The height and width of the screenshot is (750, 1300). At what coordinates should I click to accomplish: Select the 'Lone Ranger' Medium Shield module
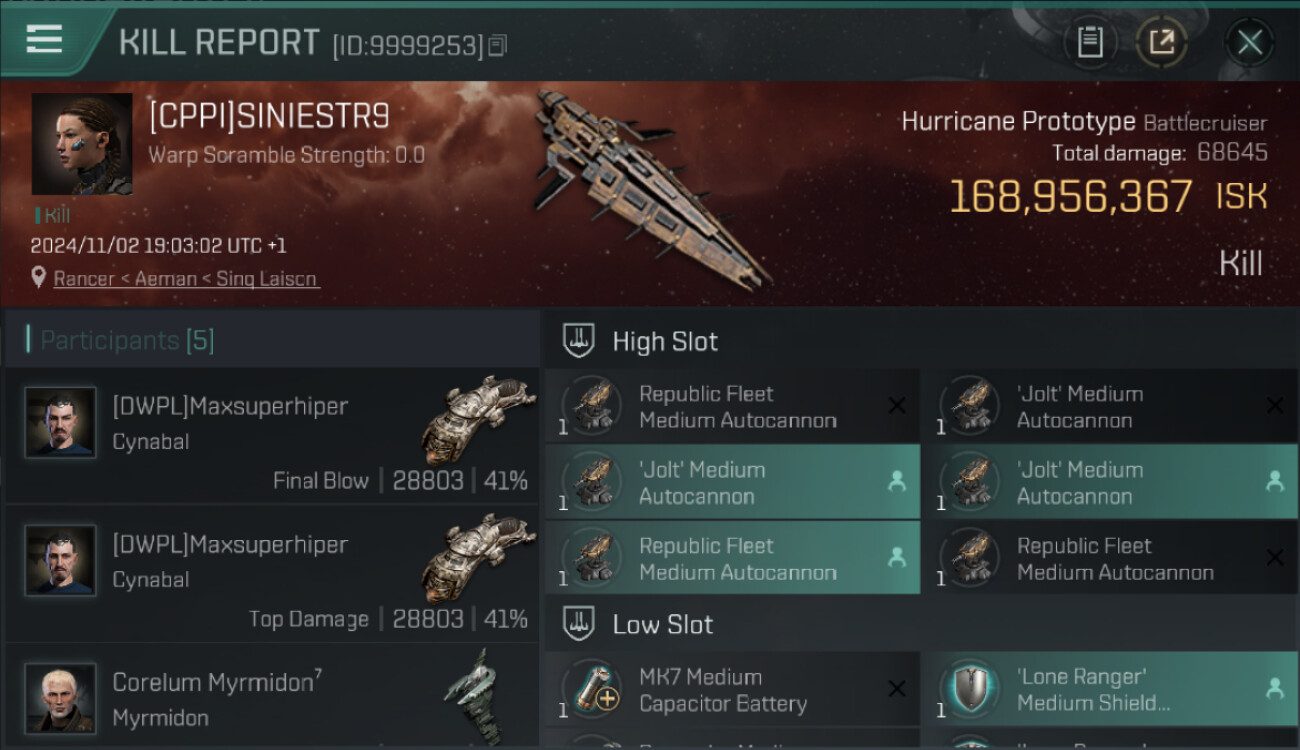pyautogui.click(x=1109, y=690)
